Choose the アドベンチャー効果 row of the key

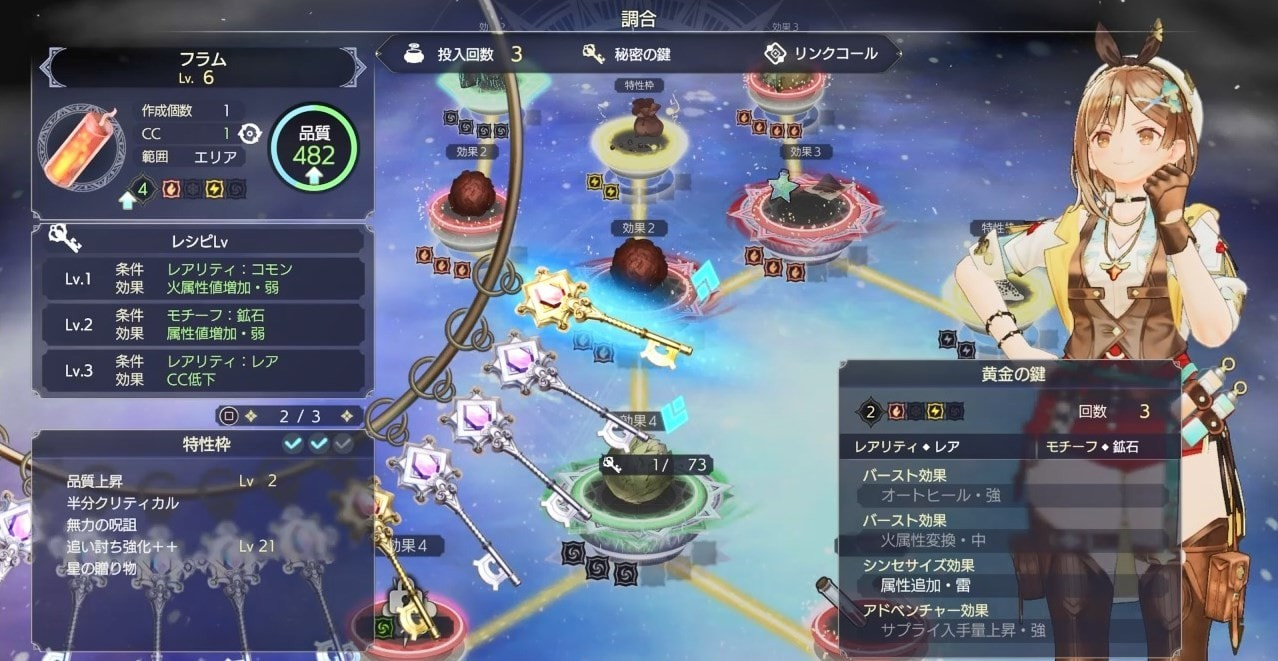point(1010,620)
